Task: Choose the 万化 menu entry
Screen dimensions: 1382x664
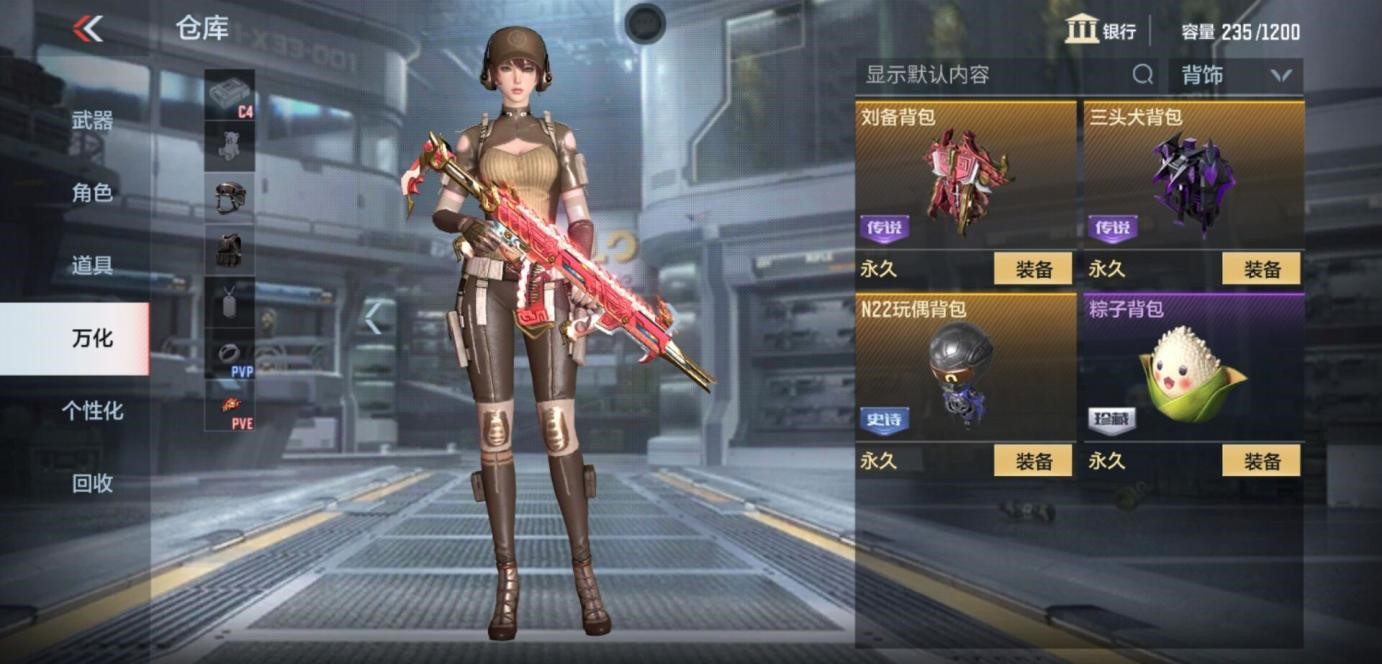Action: point(92,338)
